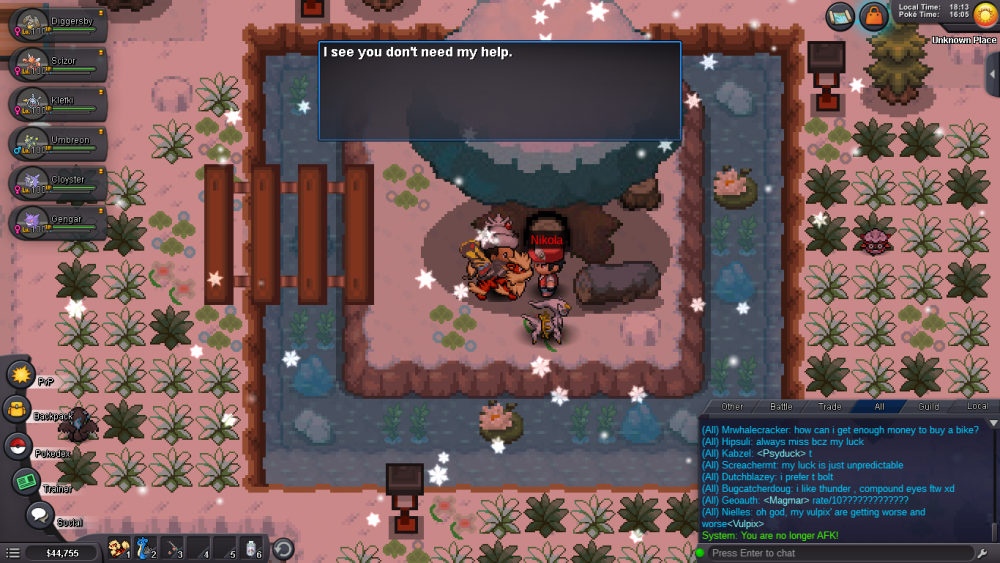This screenshot has width=1000, height=563.
Task: Switch to the Trade chat tab
Action: [830, 407]
